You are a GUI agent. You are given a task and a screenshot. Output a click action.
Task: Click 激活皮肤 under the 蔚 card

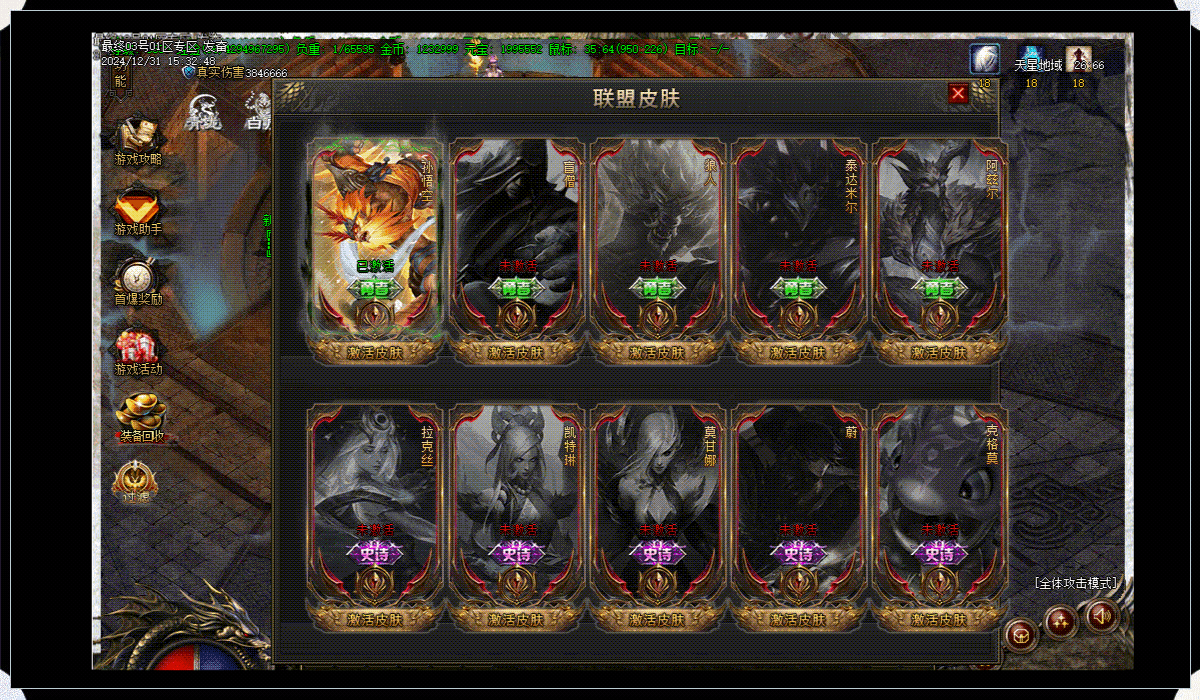pyautogui.click(x=798, y=619)
